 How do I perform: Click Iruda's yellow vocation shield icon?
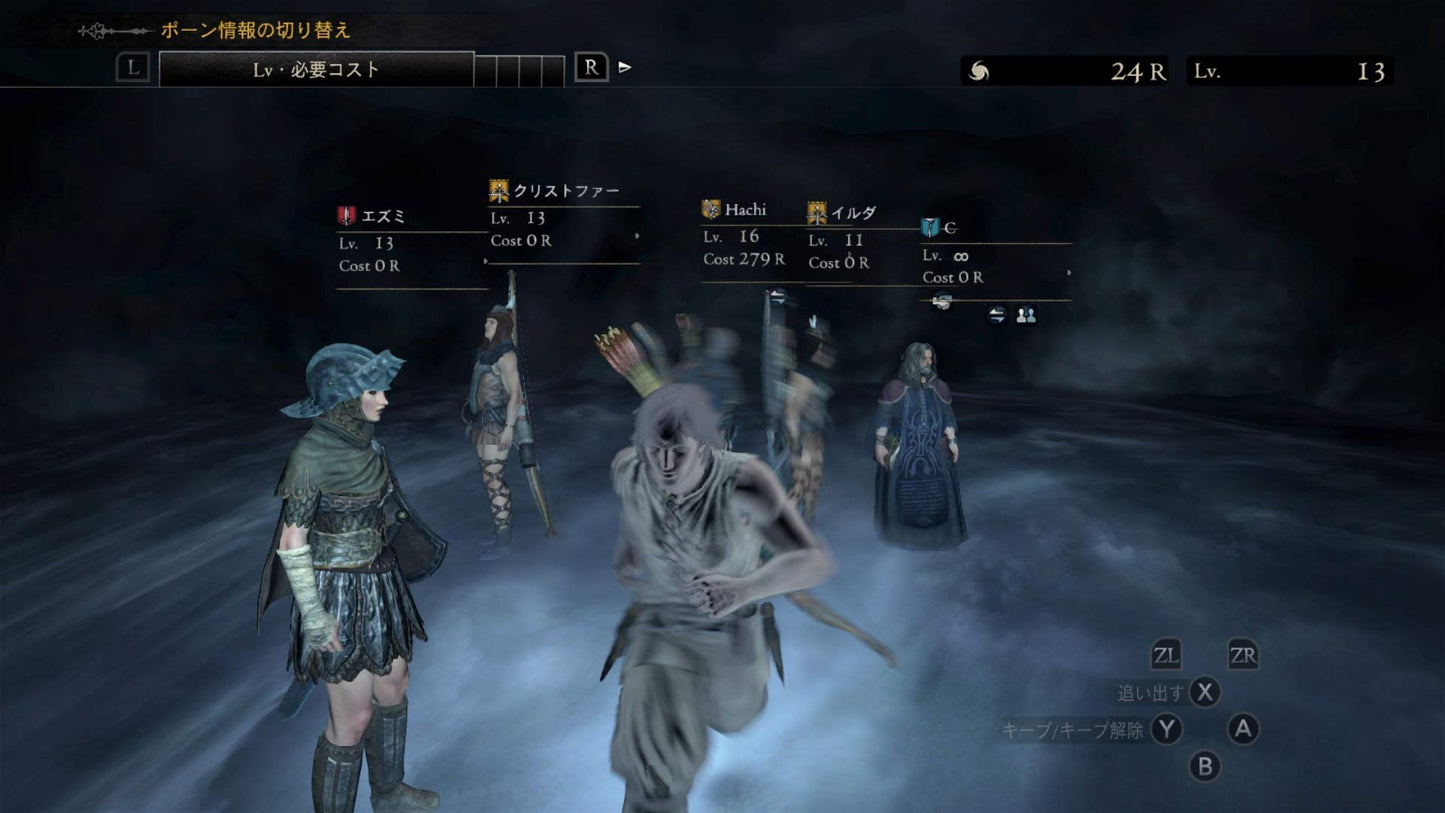pos(816,211)
